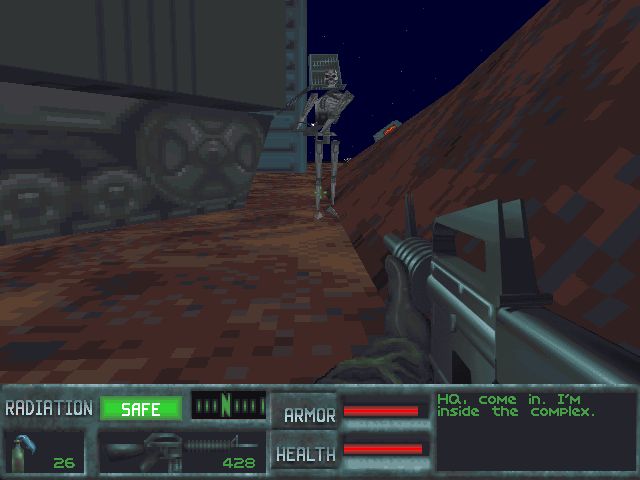Open the green radio message panel

(534, 431)
